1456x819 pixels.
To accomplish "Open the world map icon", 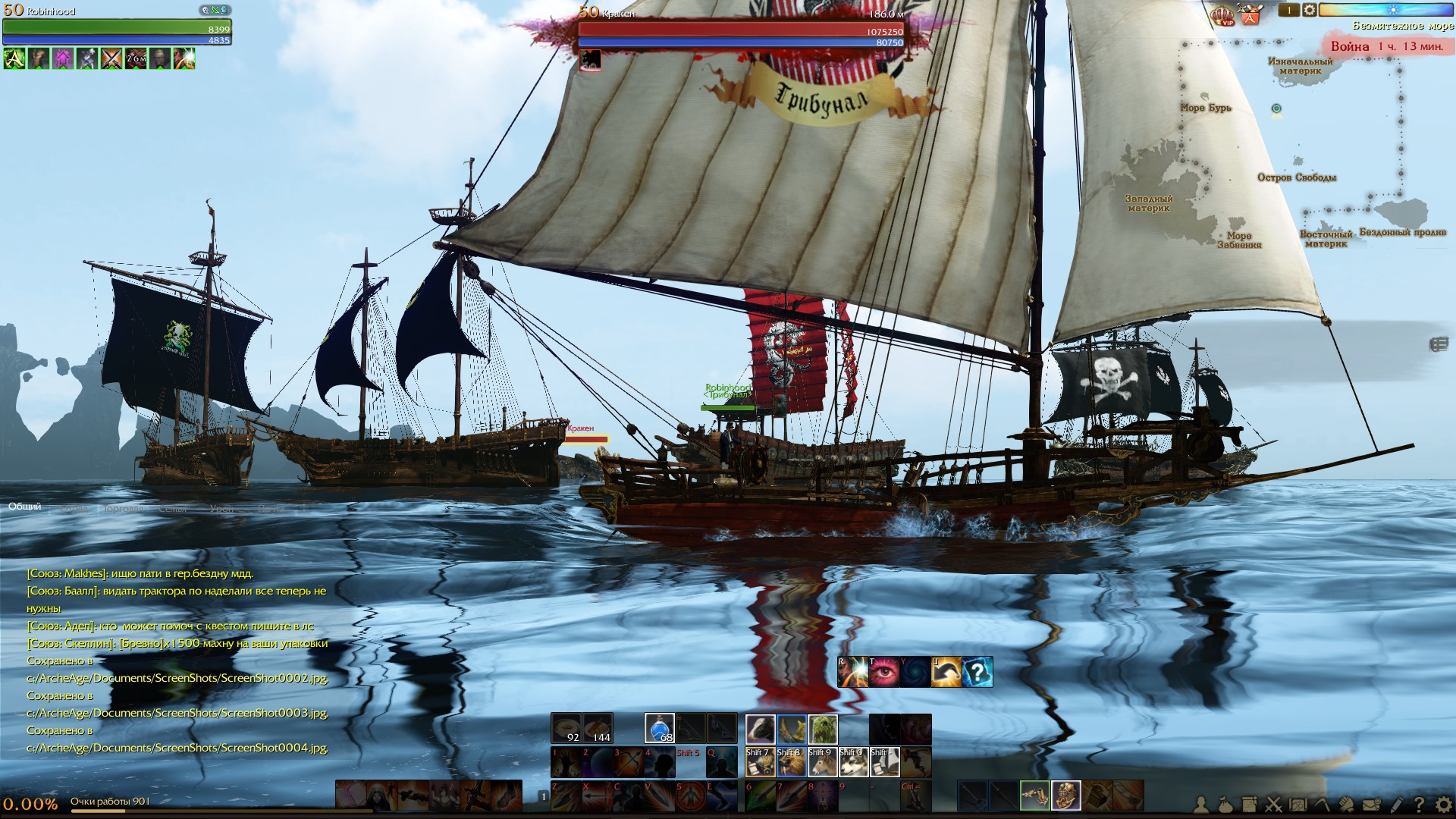I will click(1298, 805).
